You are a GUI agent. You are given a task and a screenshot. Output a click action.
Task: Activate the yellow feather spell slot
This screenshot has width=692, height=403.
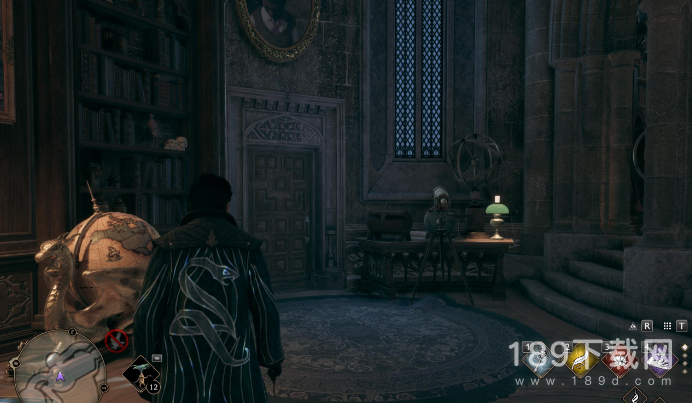pyautogui.click(x=578, y=361)
